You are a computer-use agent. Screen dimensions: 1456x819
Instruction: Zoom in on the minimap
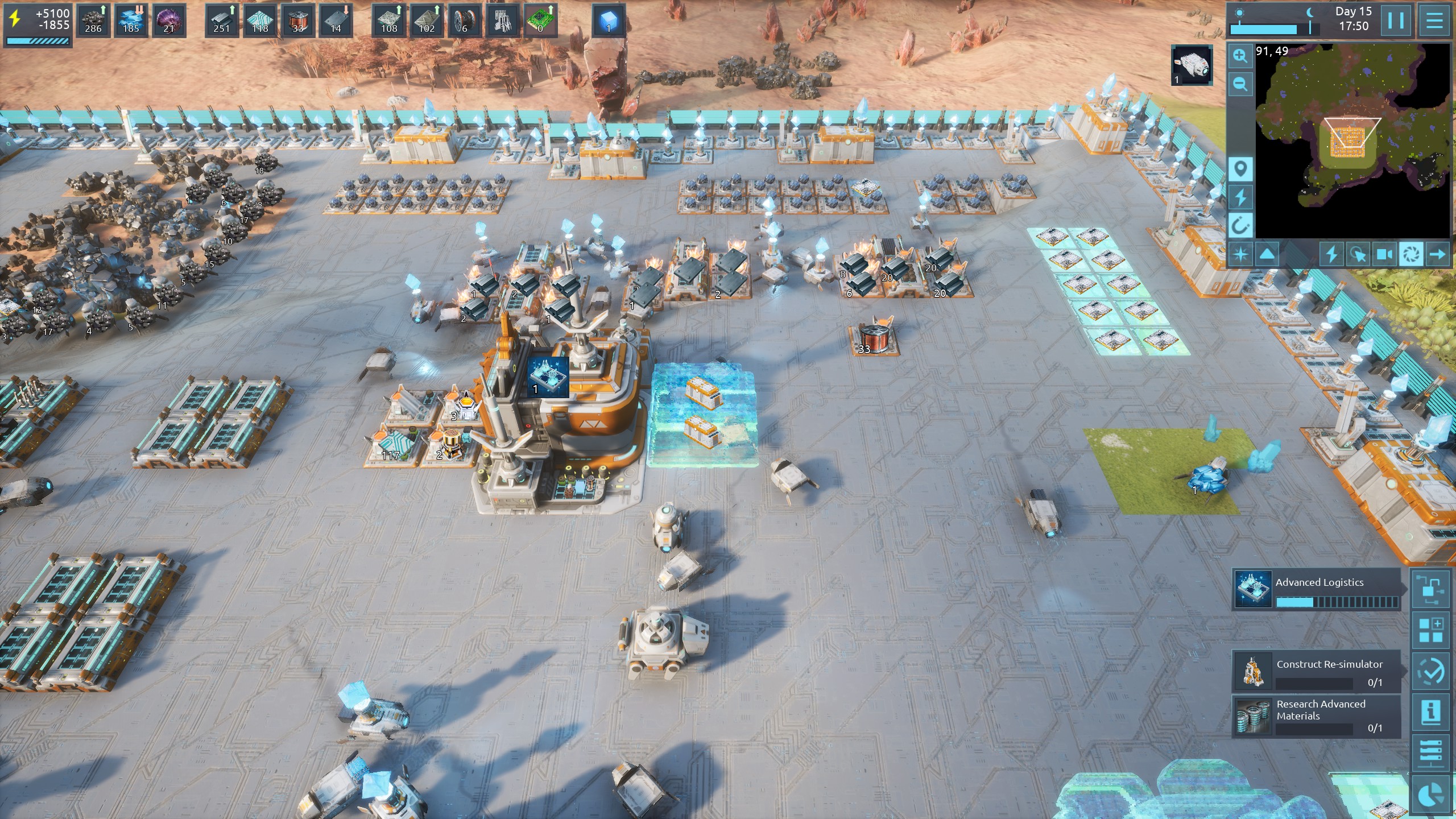1240,56
